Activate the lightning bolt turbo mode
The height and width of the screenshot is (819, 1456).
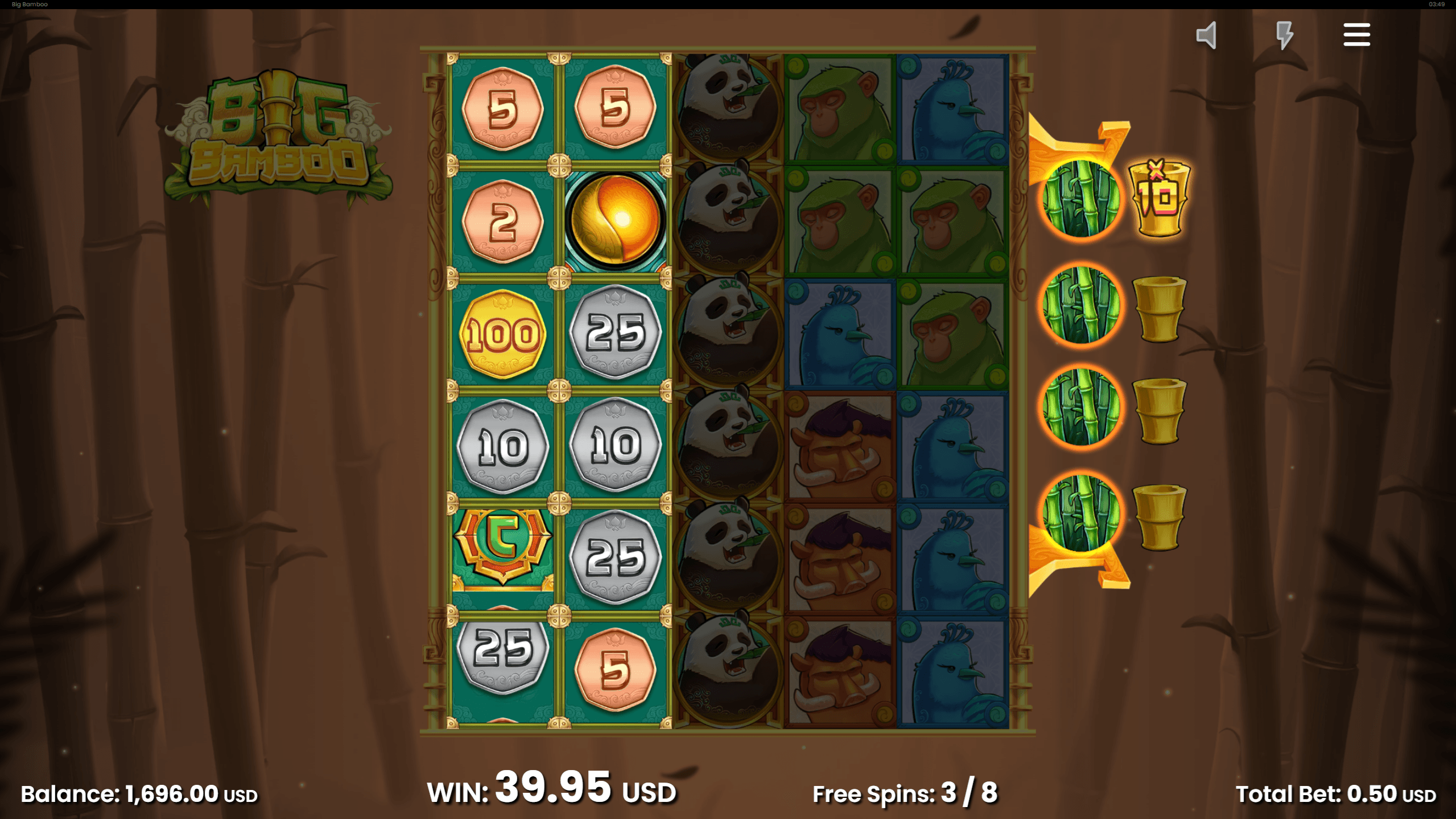(x=1284, y=35)
